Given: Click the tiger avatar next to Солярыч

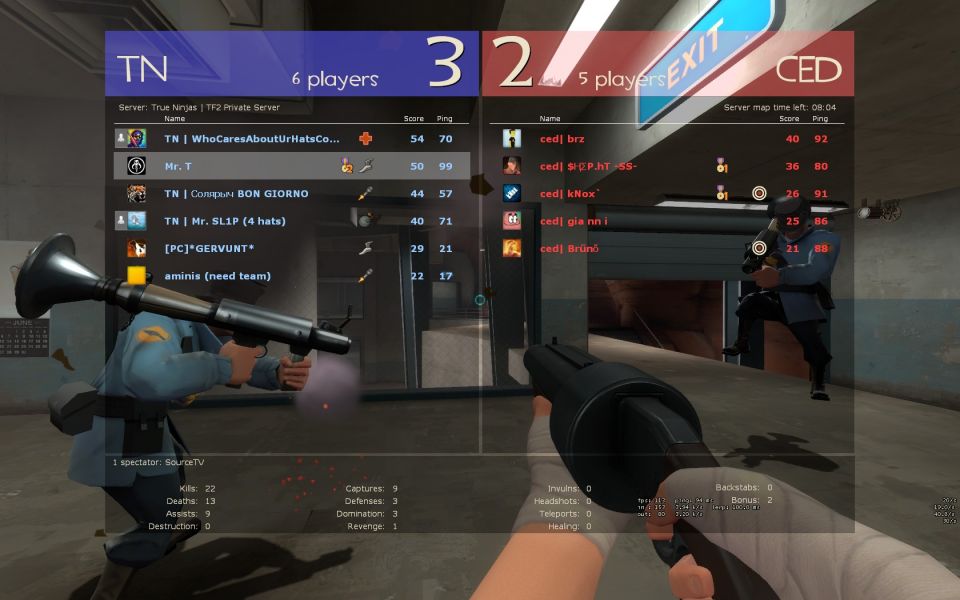Looking at the screenshot, I should pos(137,194).
